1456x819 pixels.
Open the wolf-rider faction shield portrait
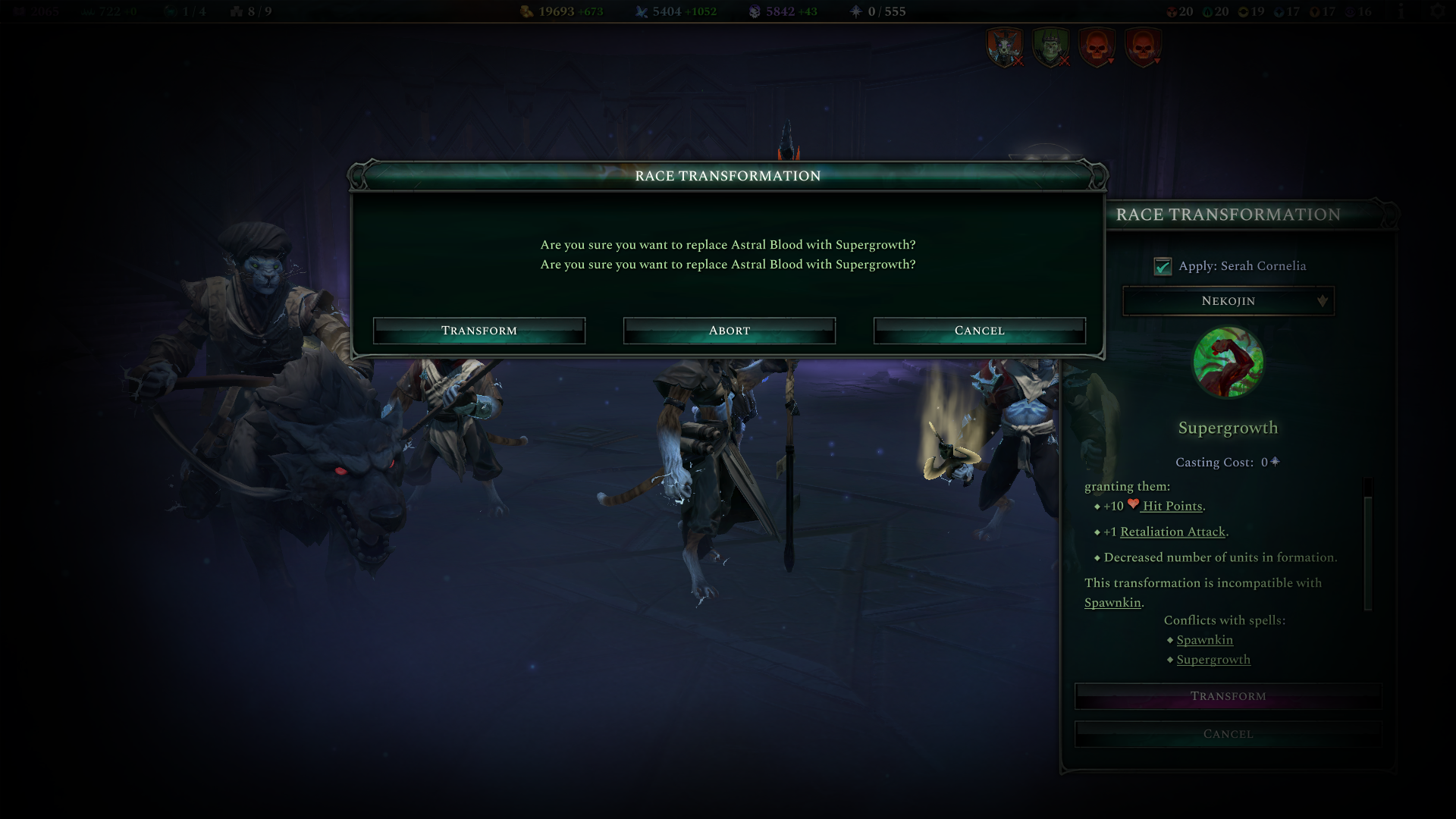tap(1004, 45)
